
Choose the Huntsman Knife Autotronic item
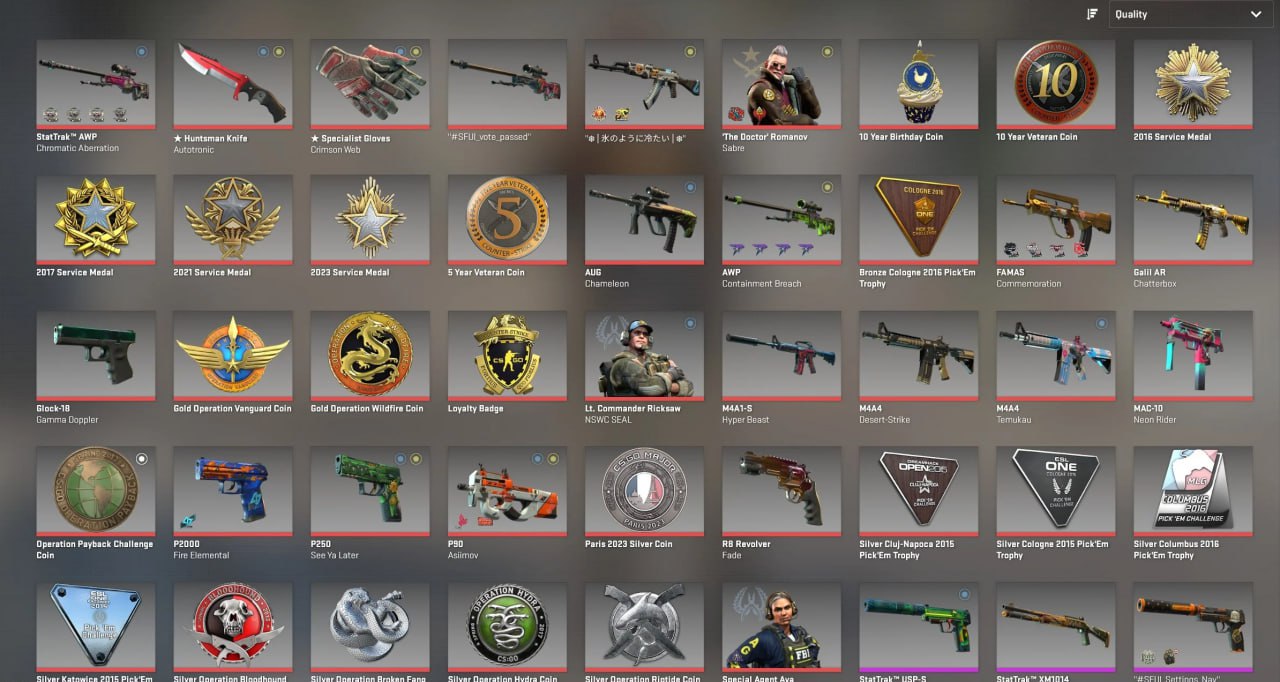(x=233, y=83)
